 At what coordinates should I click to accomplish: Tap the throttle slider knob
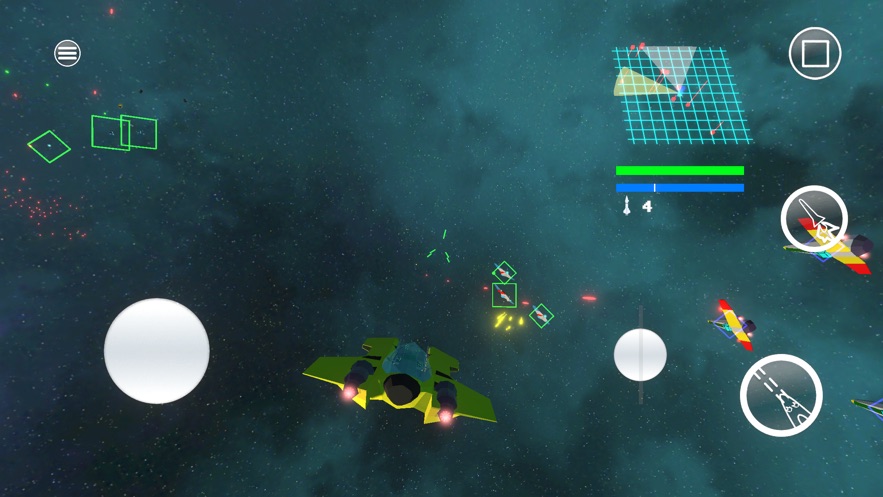[x=640, y=354]
